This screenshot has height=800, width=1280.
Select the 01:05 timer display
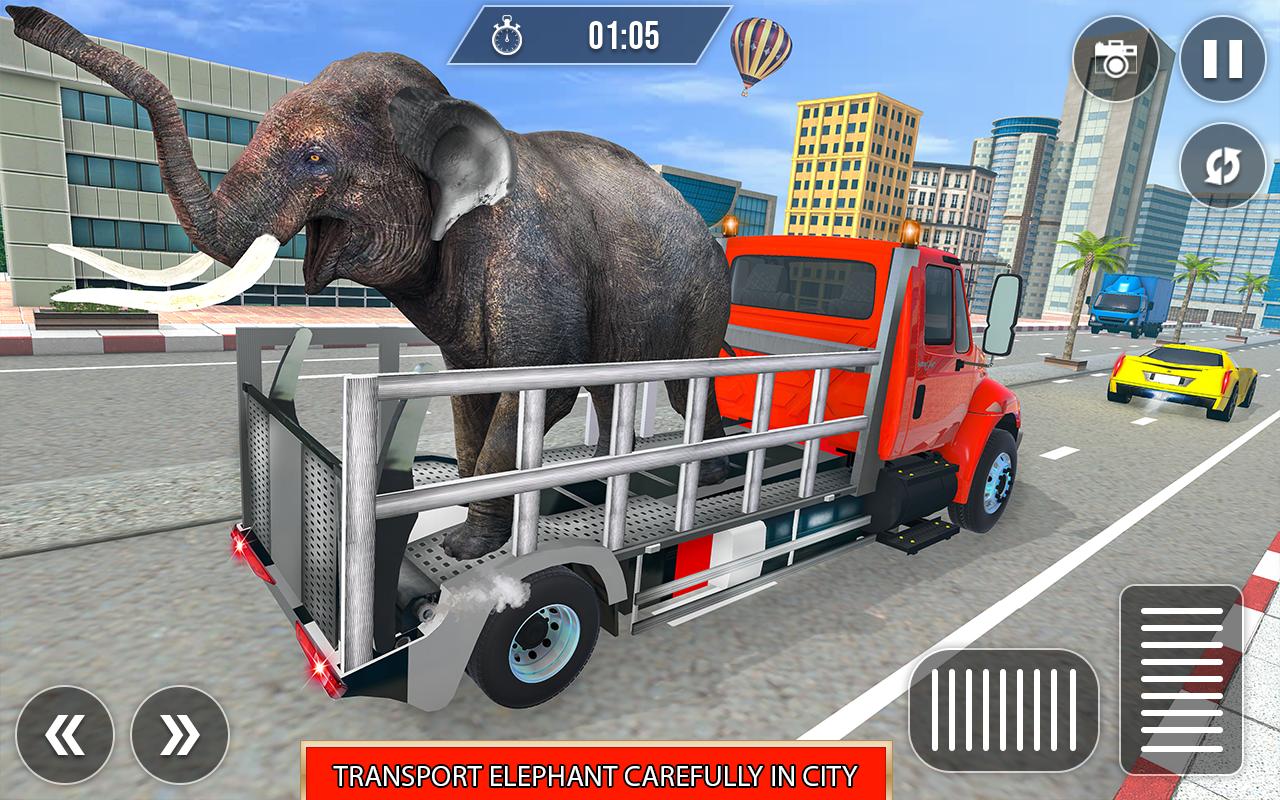622,37
